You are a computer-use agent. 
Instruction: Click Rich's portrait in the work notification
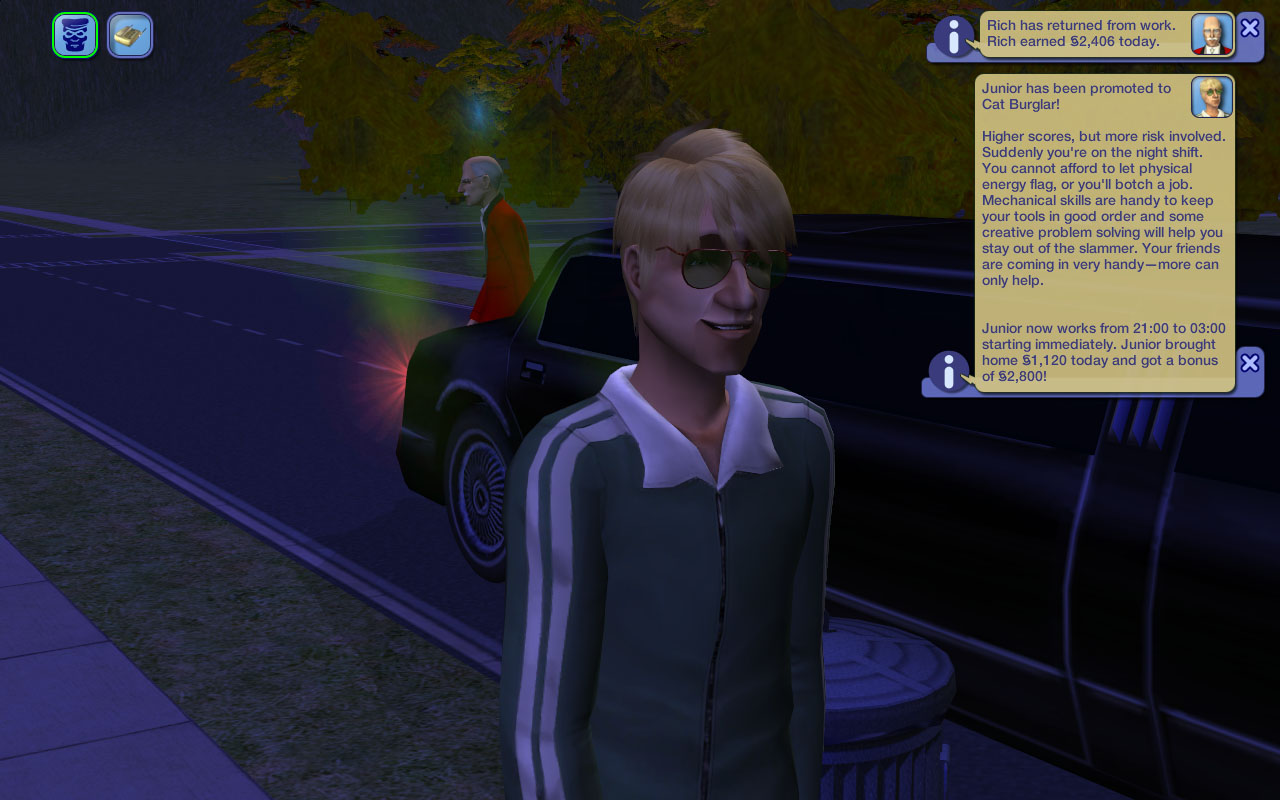(1211, 34)
